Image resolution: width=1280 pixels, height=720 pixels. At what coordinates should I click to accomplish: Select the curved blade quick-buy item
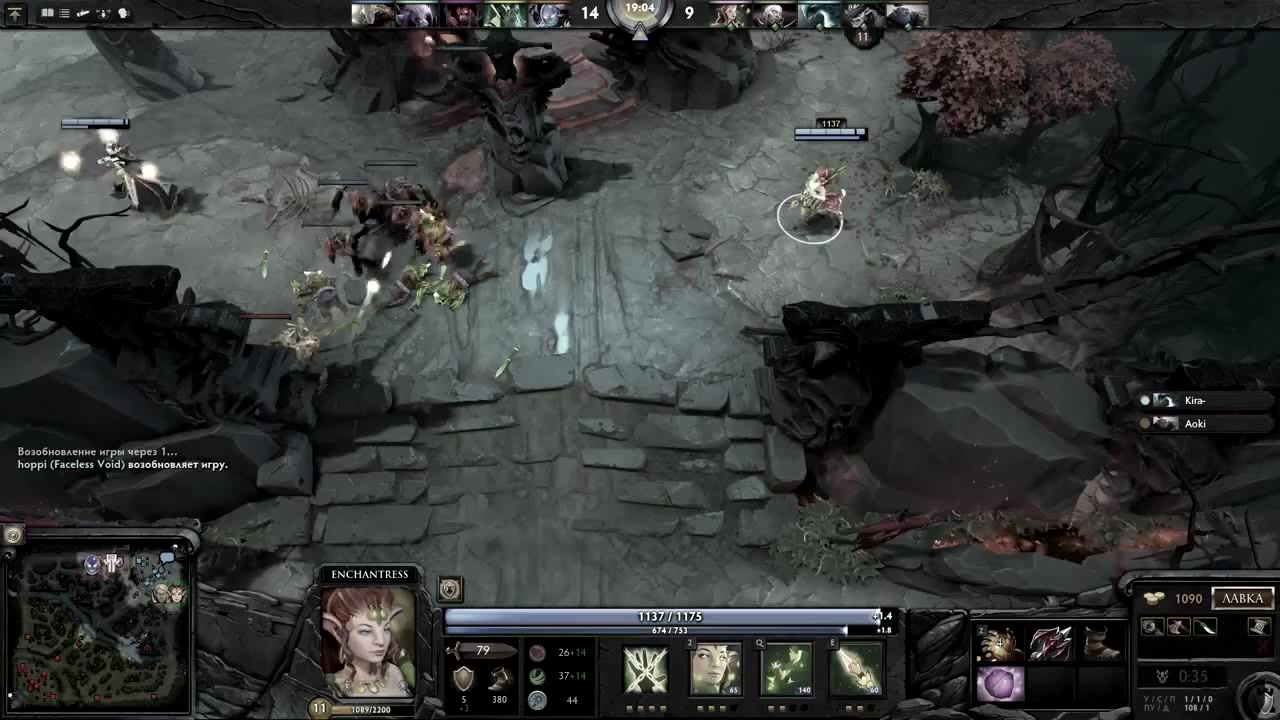[1205, 627]
